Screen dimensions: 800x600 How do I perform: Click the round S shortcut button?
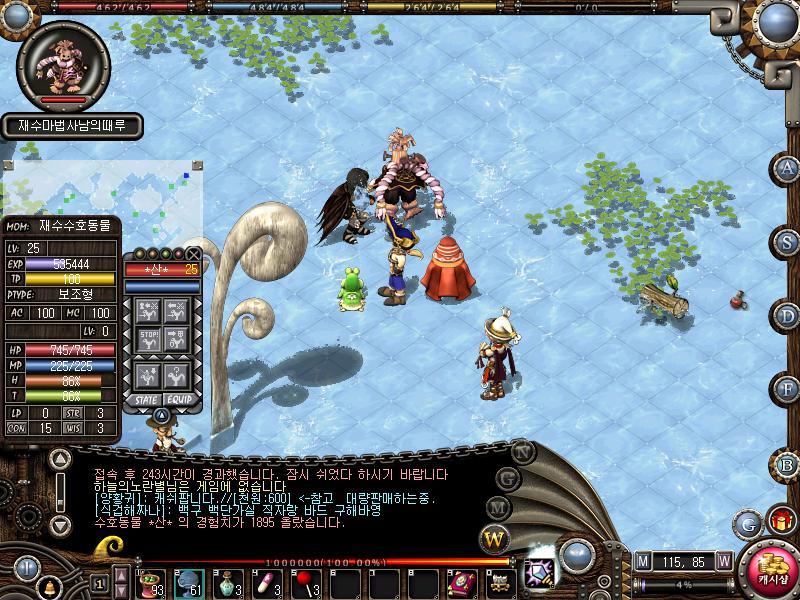[788, 242]
